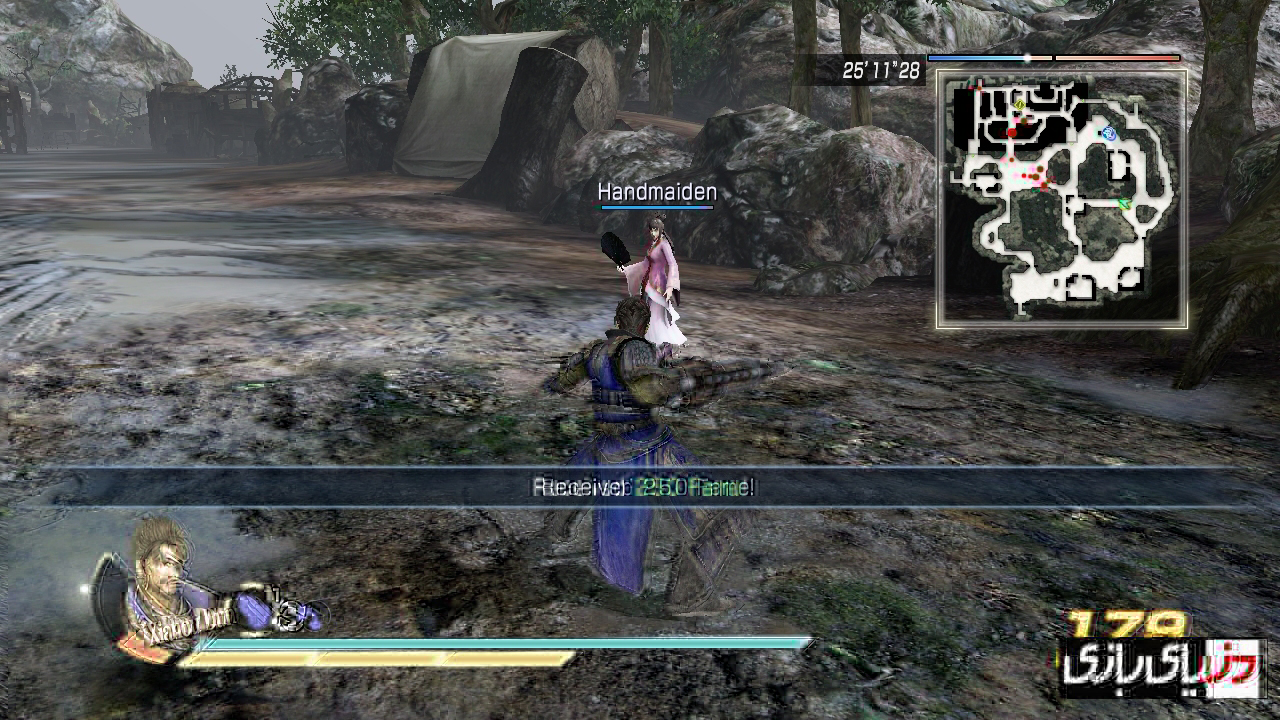The width and height of the screenshot is (1280, 720).
Task: Click the Persian watermark logo
Action: click(x=1162, y=669)
